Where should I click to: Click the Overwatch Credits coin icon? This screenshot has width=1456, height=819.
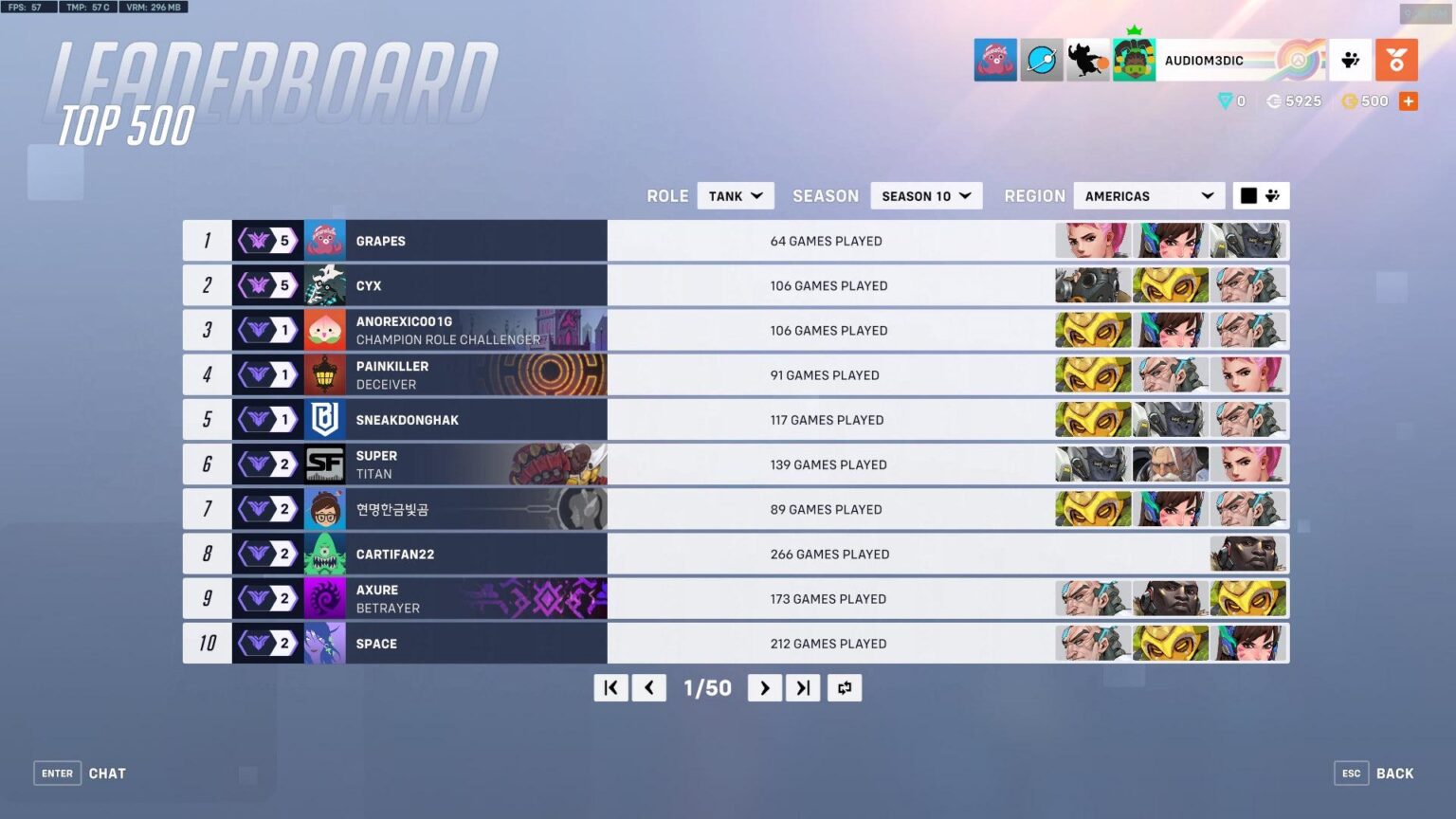tap(1273, 100)
